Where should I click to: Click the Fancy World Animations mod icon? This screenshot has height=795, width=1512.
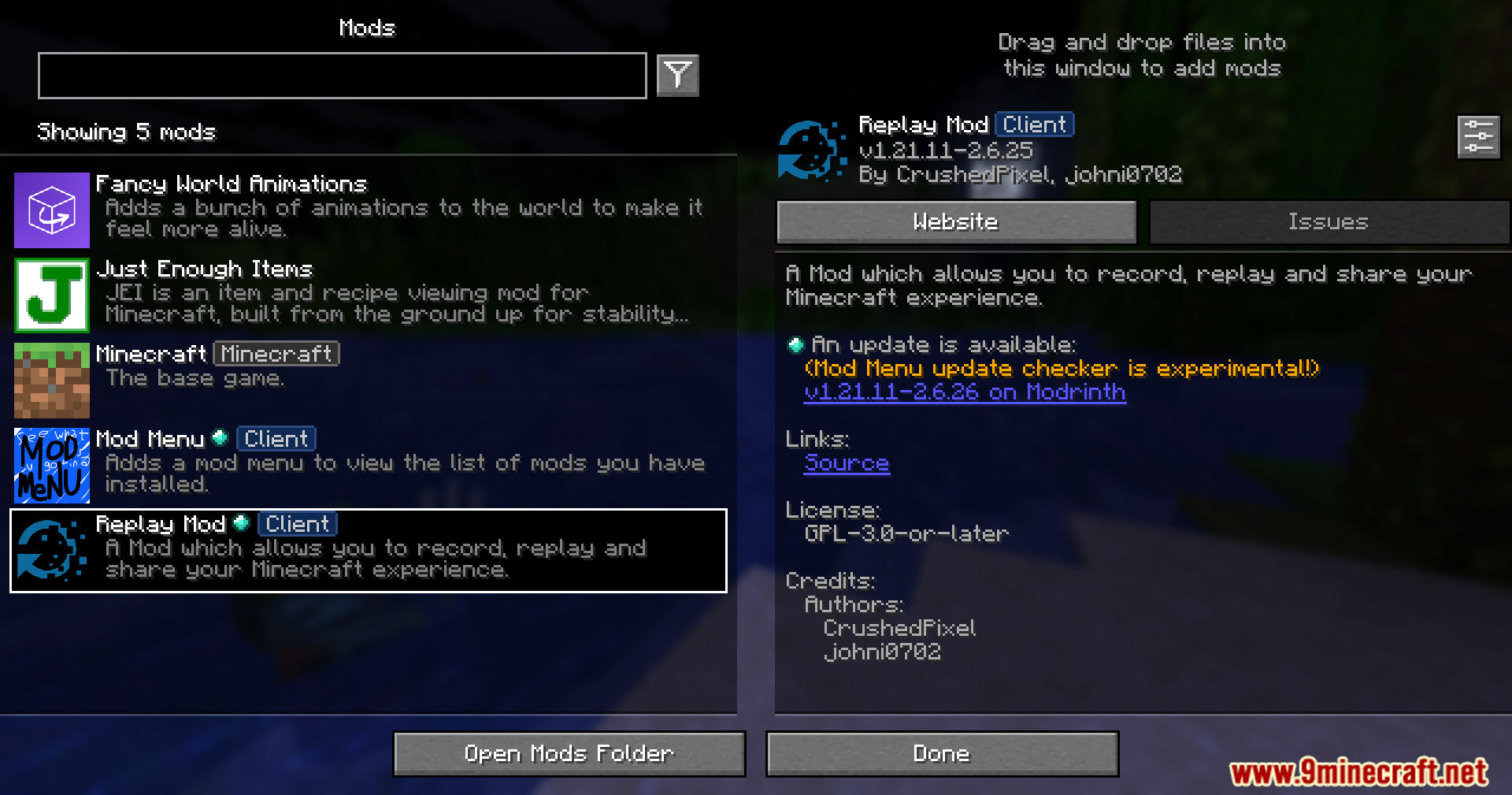point(51,210)
